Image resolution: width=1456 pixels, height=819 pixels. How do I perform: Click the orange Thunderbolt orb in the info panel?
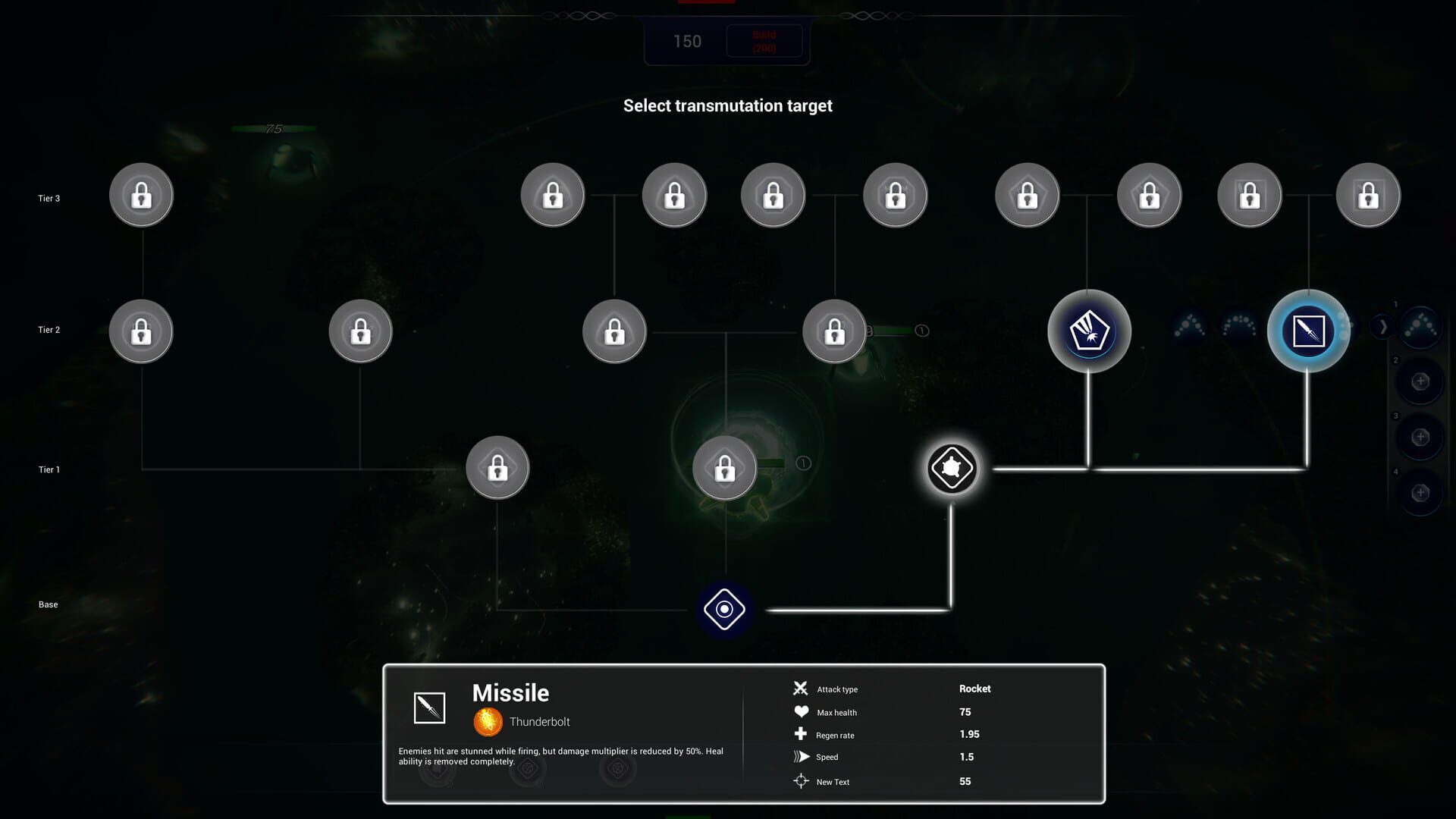[488, 721]
